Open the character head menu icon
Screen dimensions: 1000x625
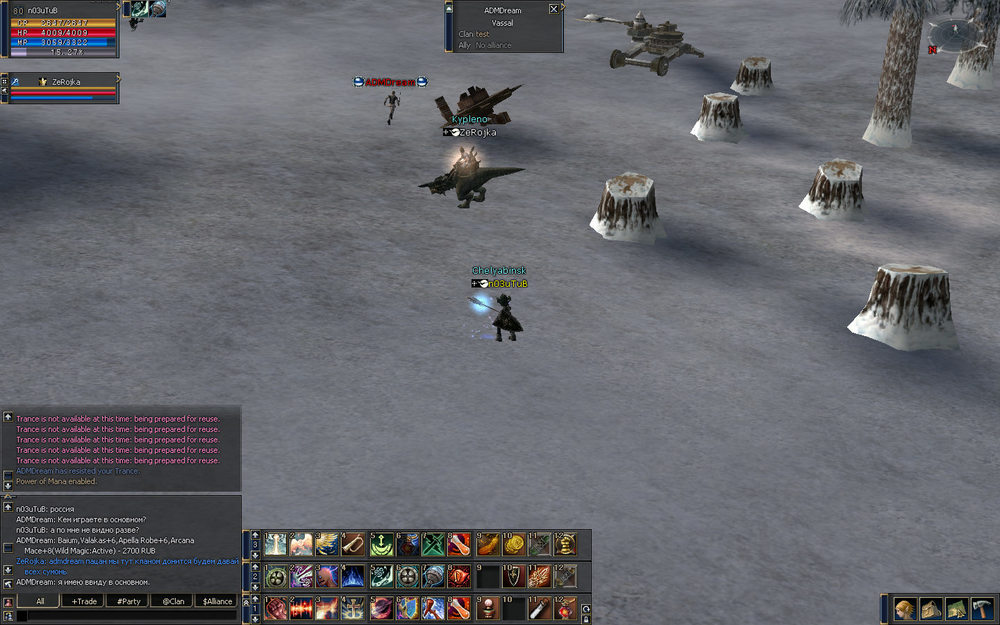coord(905,609)
